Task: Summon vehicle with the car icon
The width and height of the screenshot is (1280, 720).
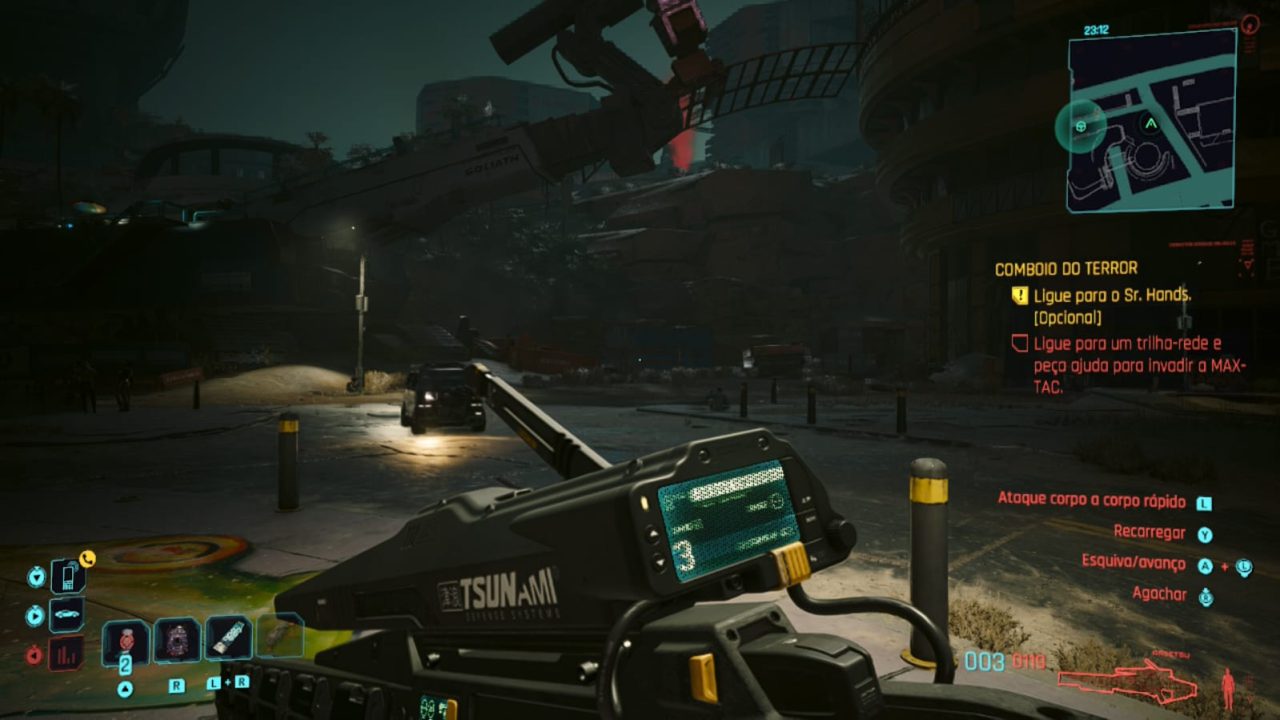Action: [x=66, y=614]
